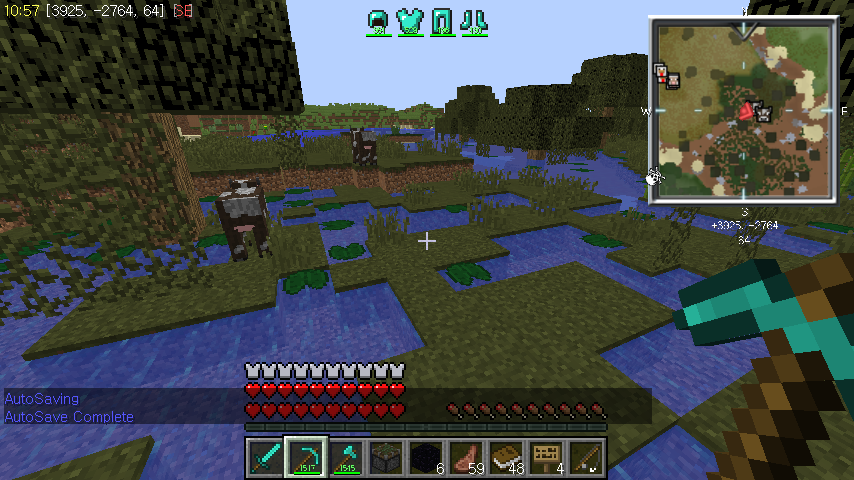Image resolution: width=854 pixels, height=480 pixels.
Task: Click the diamond chestplate armor icon
Action: point(408,20)
